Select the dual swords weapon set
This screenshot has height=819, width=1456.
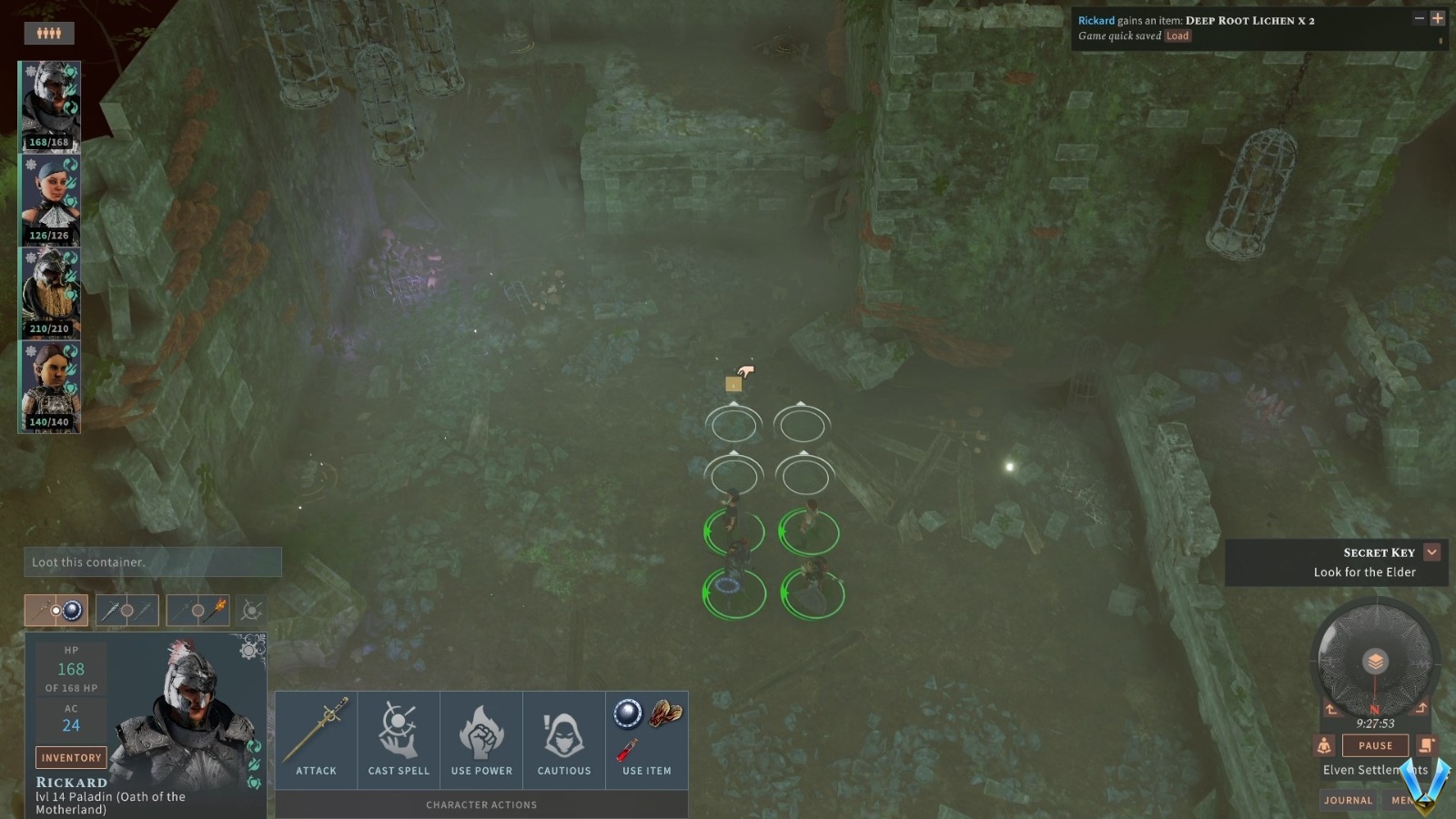point(126,610)
